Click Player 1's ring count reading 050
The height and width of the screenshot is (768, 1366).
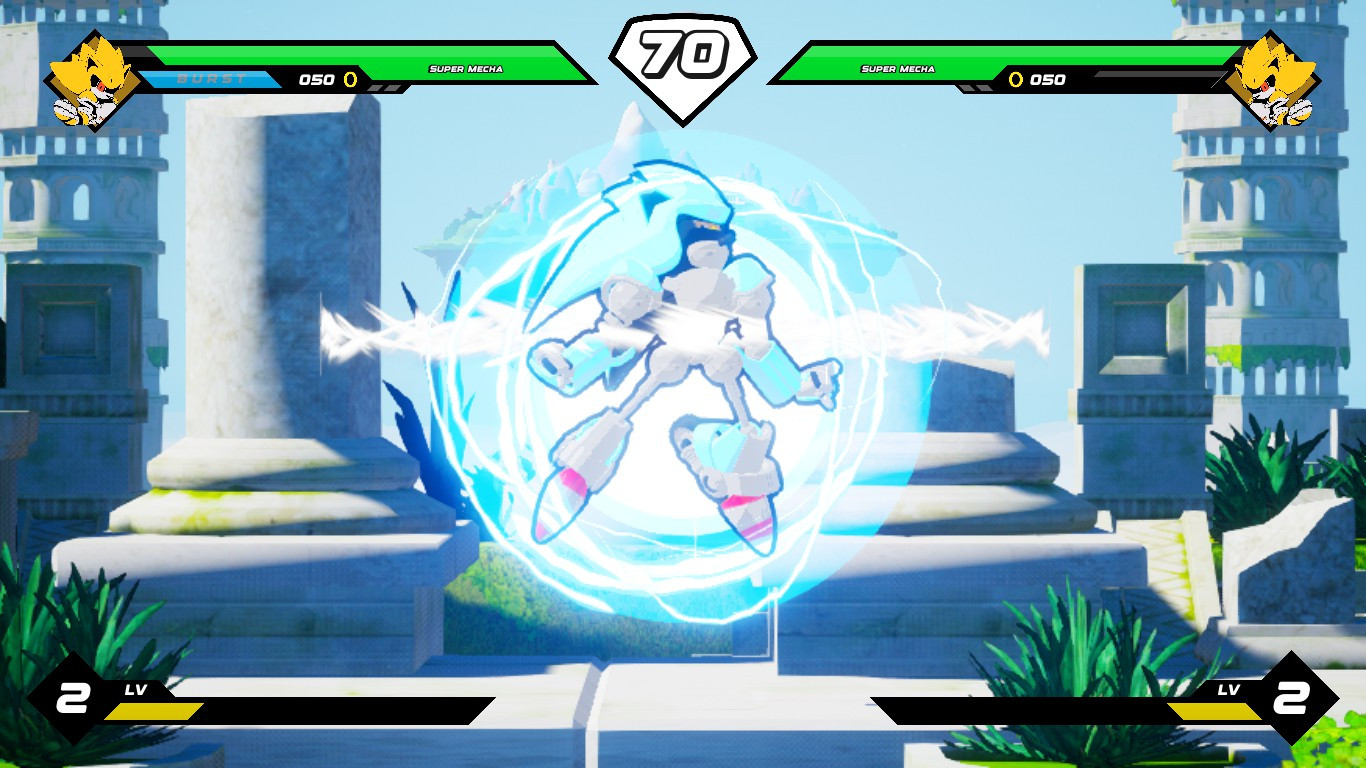pos(315,80)
